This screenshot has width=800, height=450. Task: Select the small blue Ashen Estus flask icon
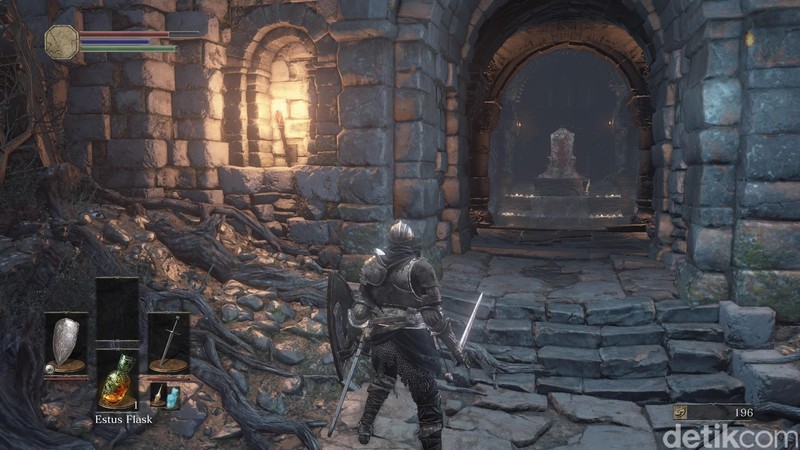(x=172, y=397)
